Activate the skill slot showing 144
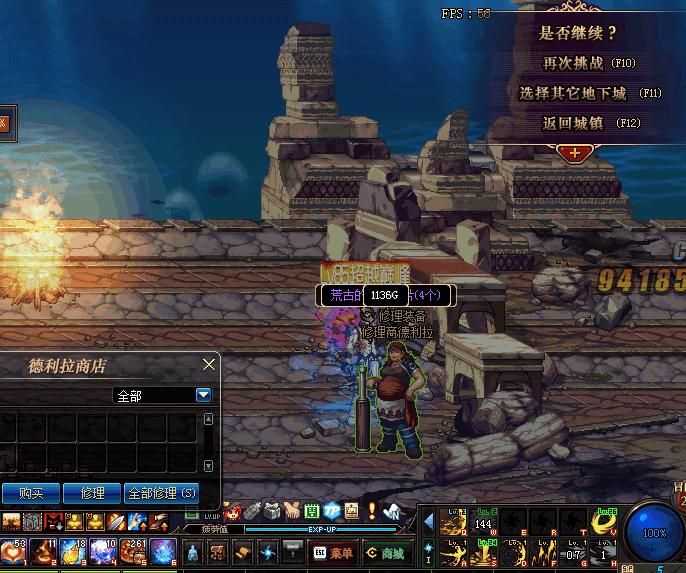Image resolution: width=686 pixels, height=573 pixels. 483,522
